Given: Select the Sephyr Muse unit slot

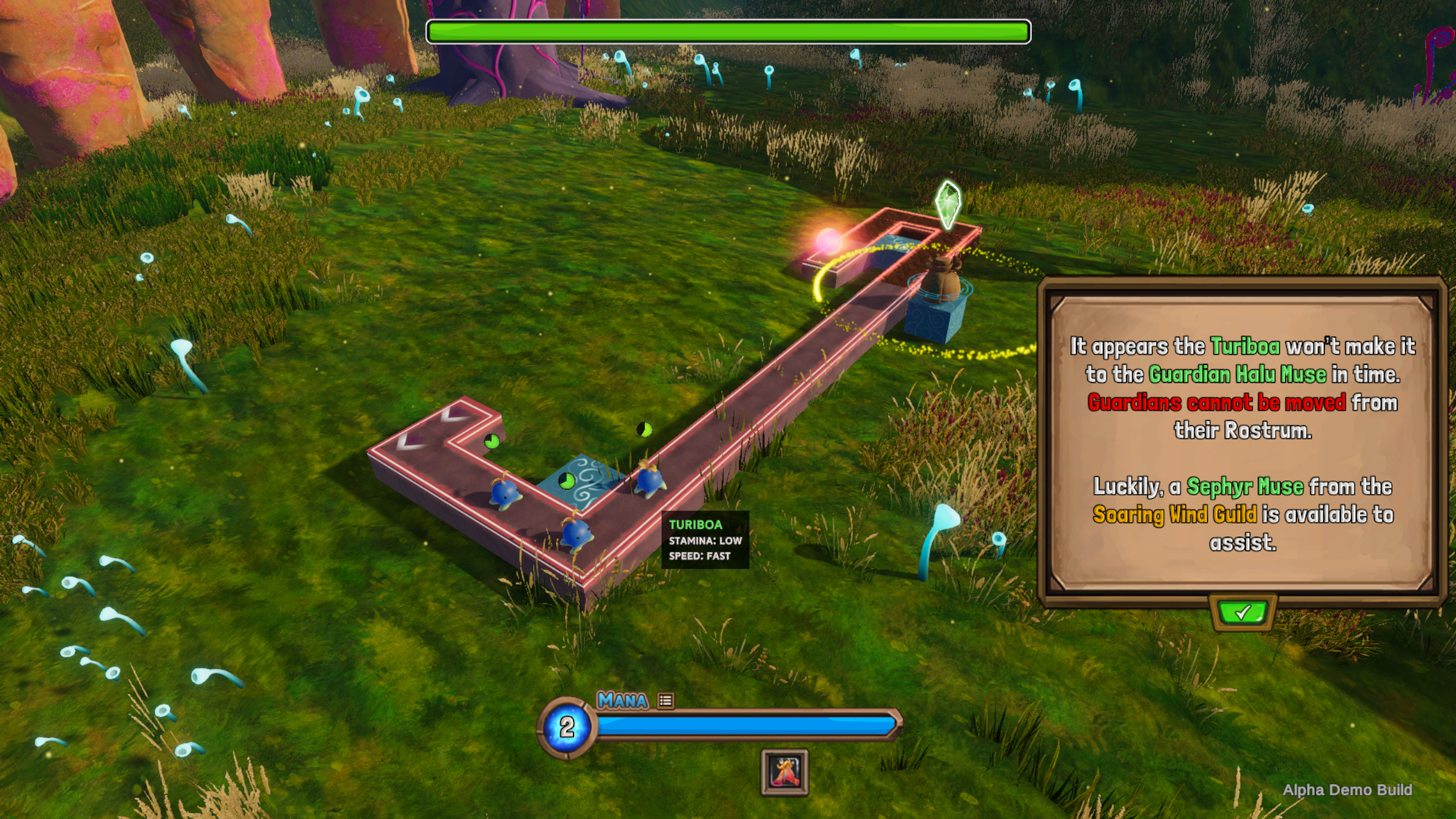Looking at the screenshot, I should coord(785,772).
